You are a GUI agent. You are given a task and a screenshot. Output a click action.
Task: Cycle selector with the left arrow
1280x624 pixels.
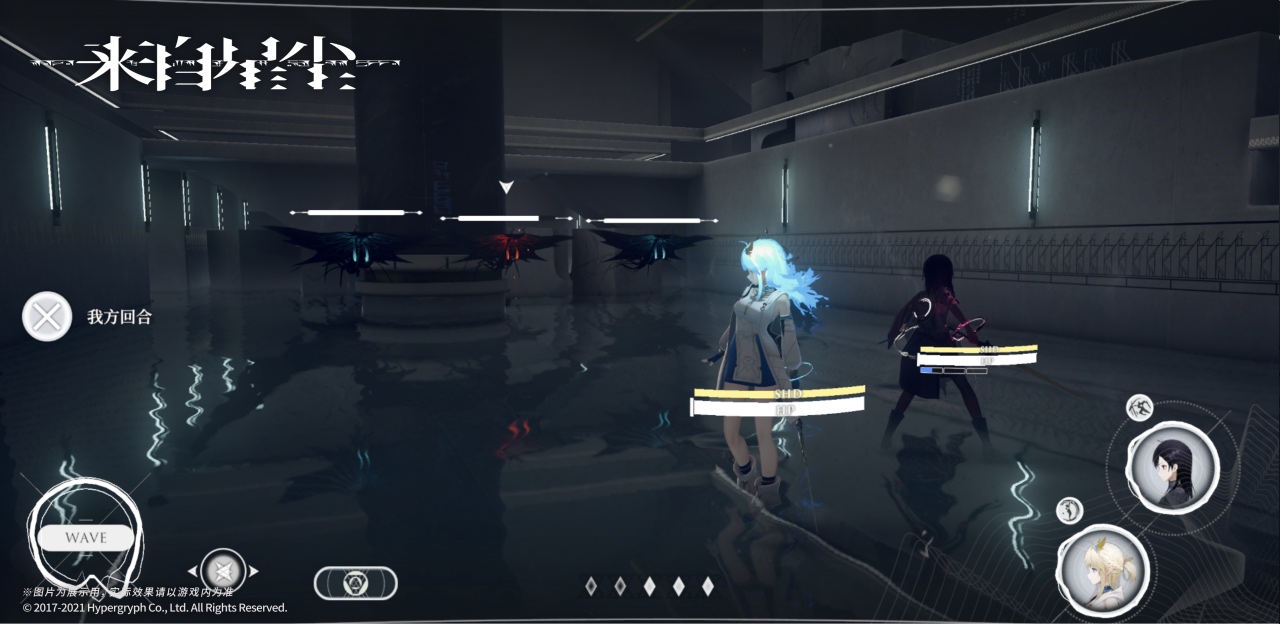[x=193, y=572]
